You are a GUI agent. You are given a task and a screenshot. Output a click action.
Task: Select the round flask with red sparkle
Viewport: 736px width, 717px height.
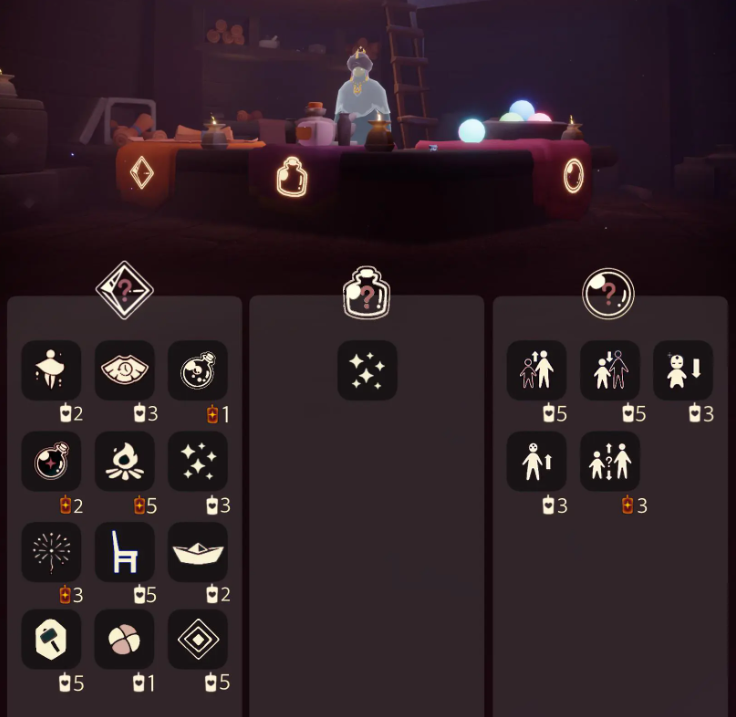pyautogui.click(x=52, y=461)
